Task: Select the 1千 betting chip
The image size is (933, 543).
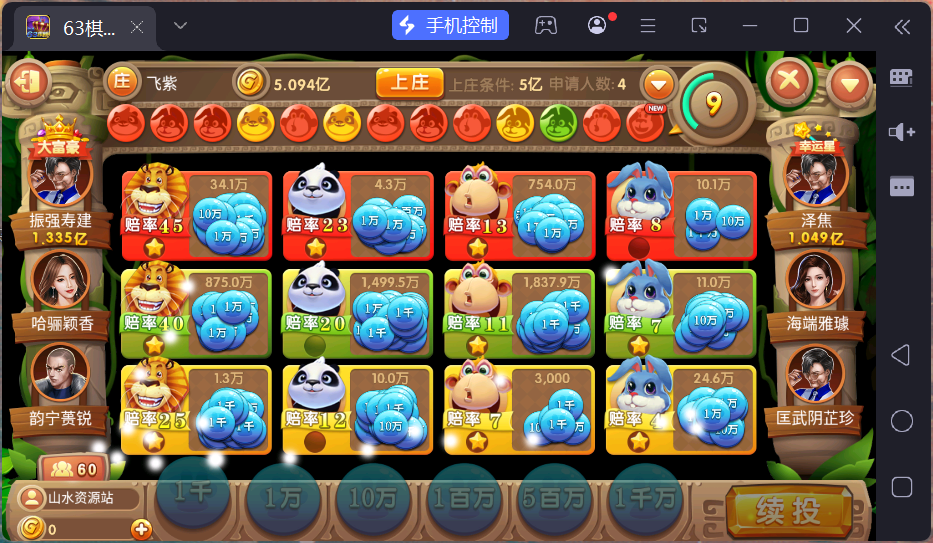Action: pos(193,494)
